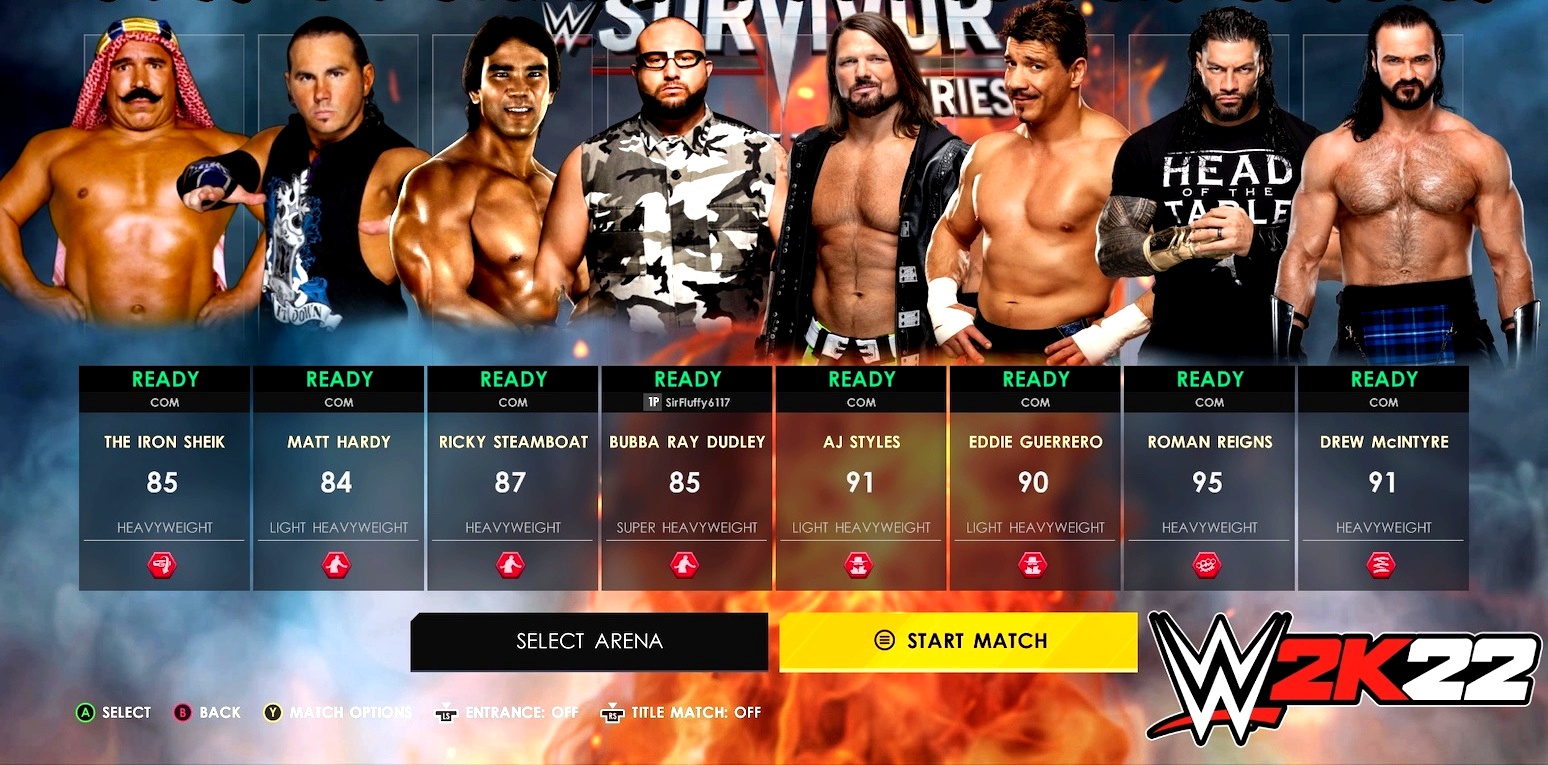Image resolution: width=1548 pixels, height=765 pixels.
Task: Pick the Ricky Steamboat card
Action: [x=512, y=478]
